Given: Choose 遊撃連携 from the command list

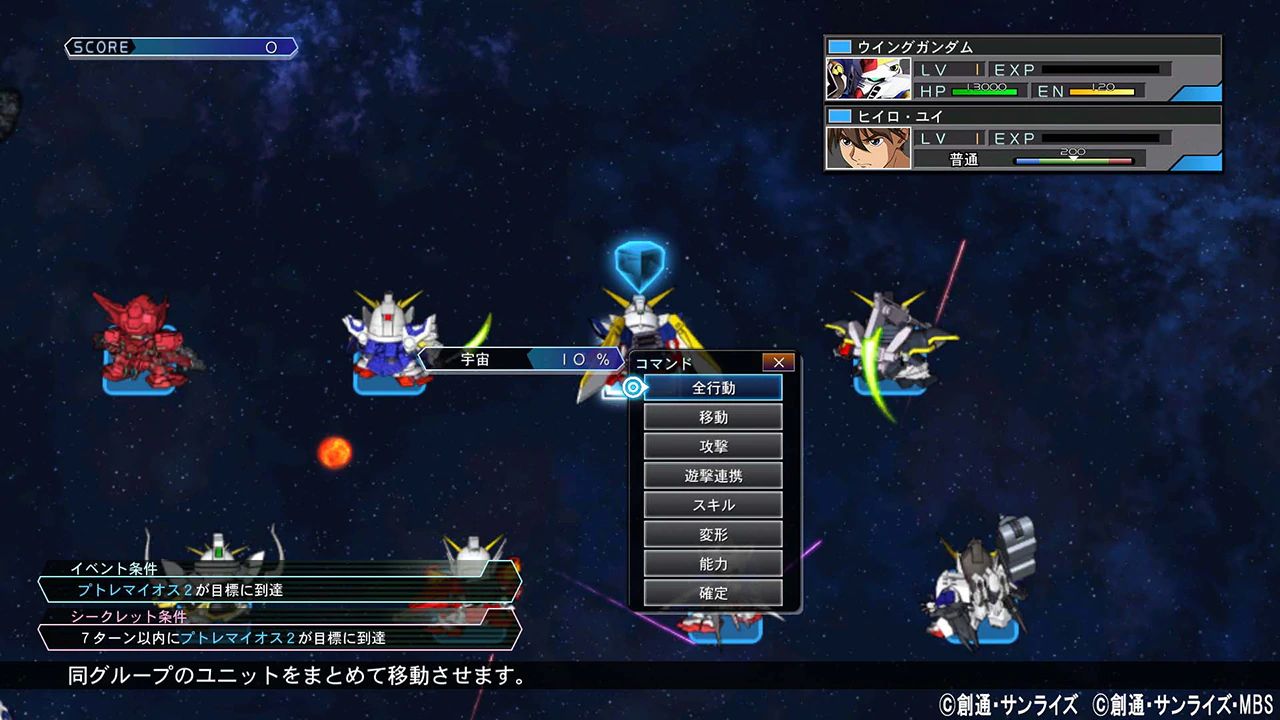Looking at the screenshot, I should point(713,476).
